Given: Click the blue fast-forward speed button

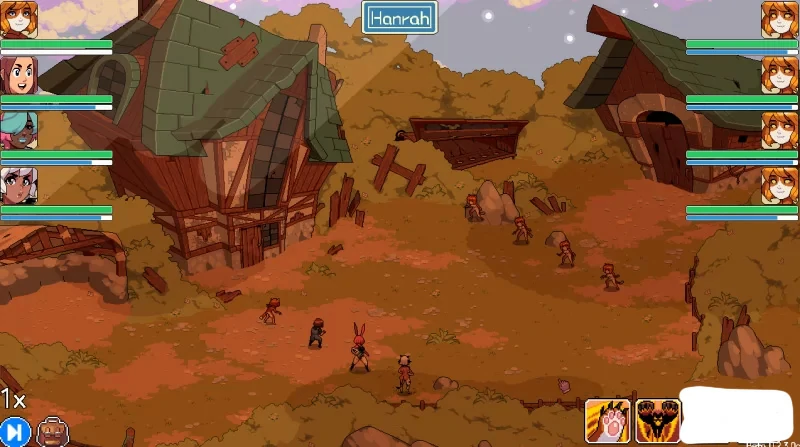Looking at the screenshot, I should (x=14, y=432).
